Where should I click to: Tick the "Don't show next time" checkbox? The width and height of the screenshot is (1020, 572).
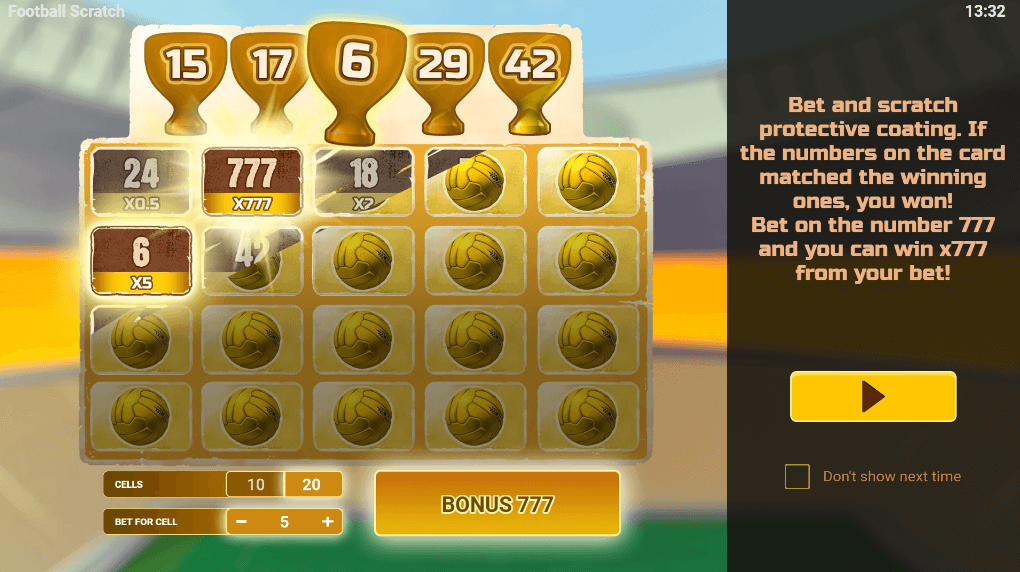pyautogui.click(x=797, y=477)
